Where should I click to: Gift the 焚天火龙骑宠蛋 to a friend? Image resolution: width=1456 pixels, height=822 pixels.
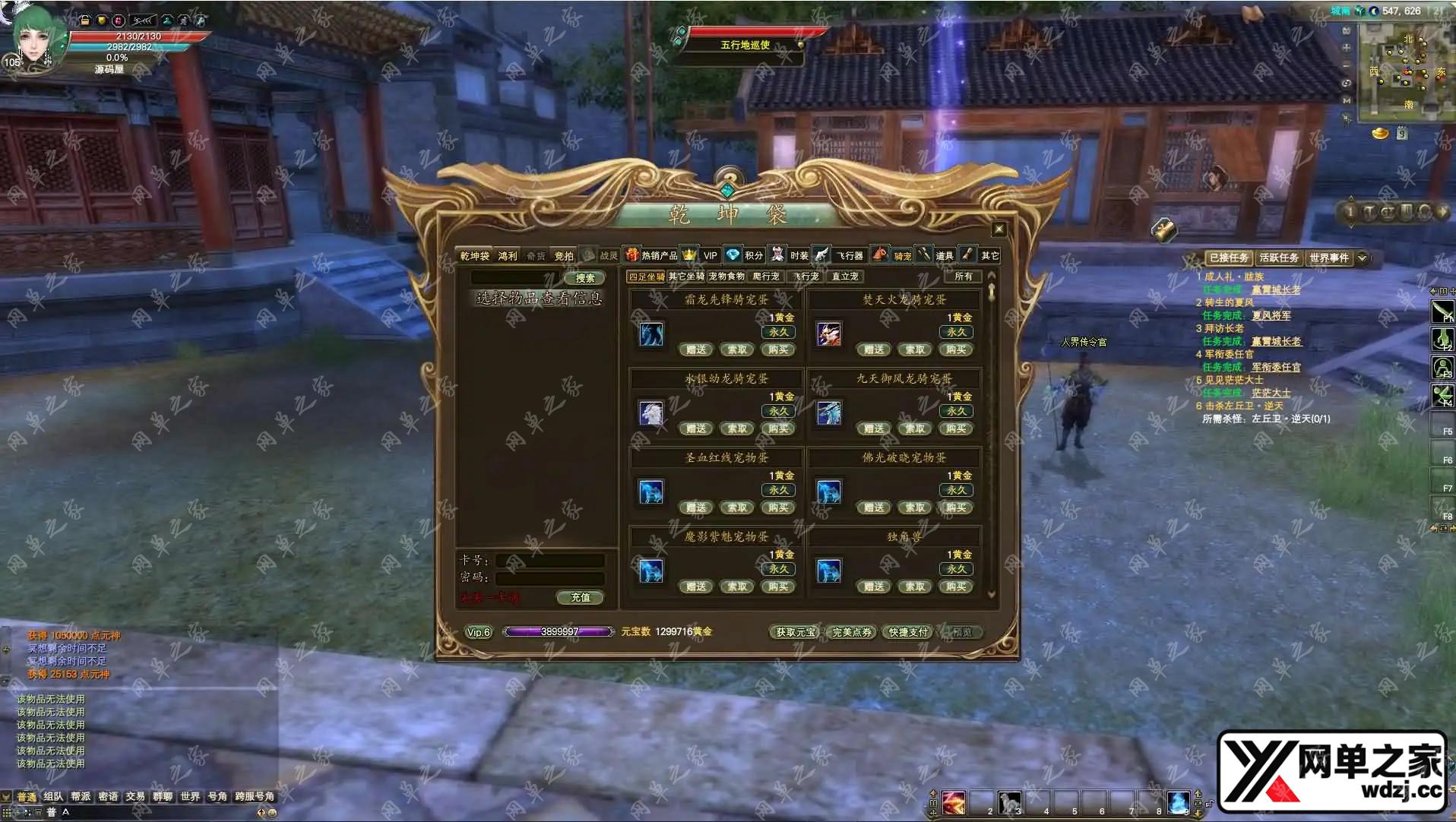(874, 350)
